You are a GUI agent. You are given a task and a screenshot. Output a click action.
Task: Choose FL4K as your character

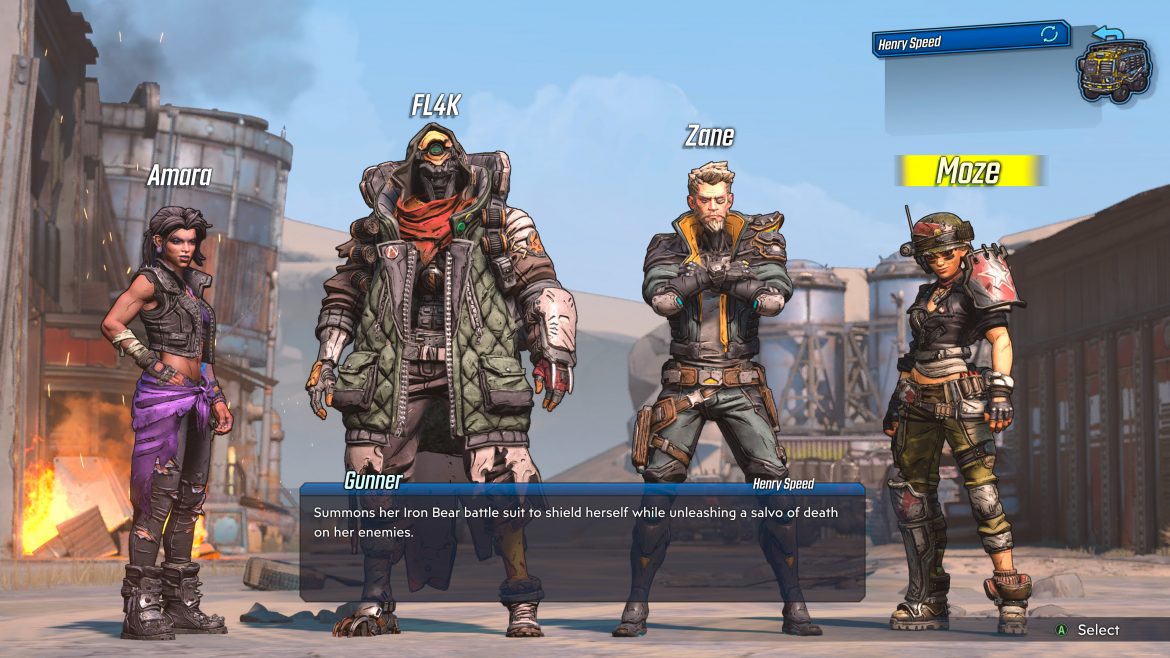[x=437, y=330]
